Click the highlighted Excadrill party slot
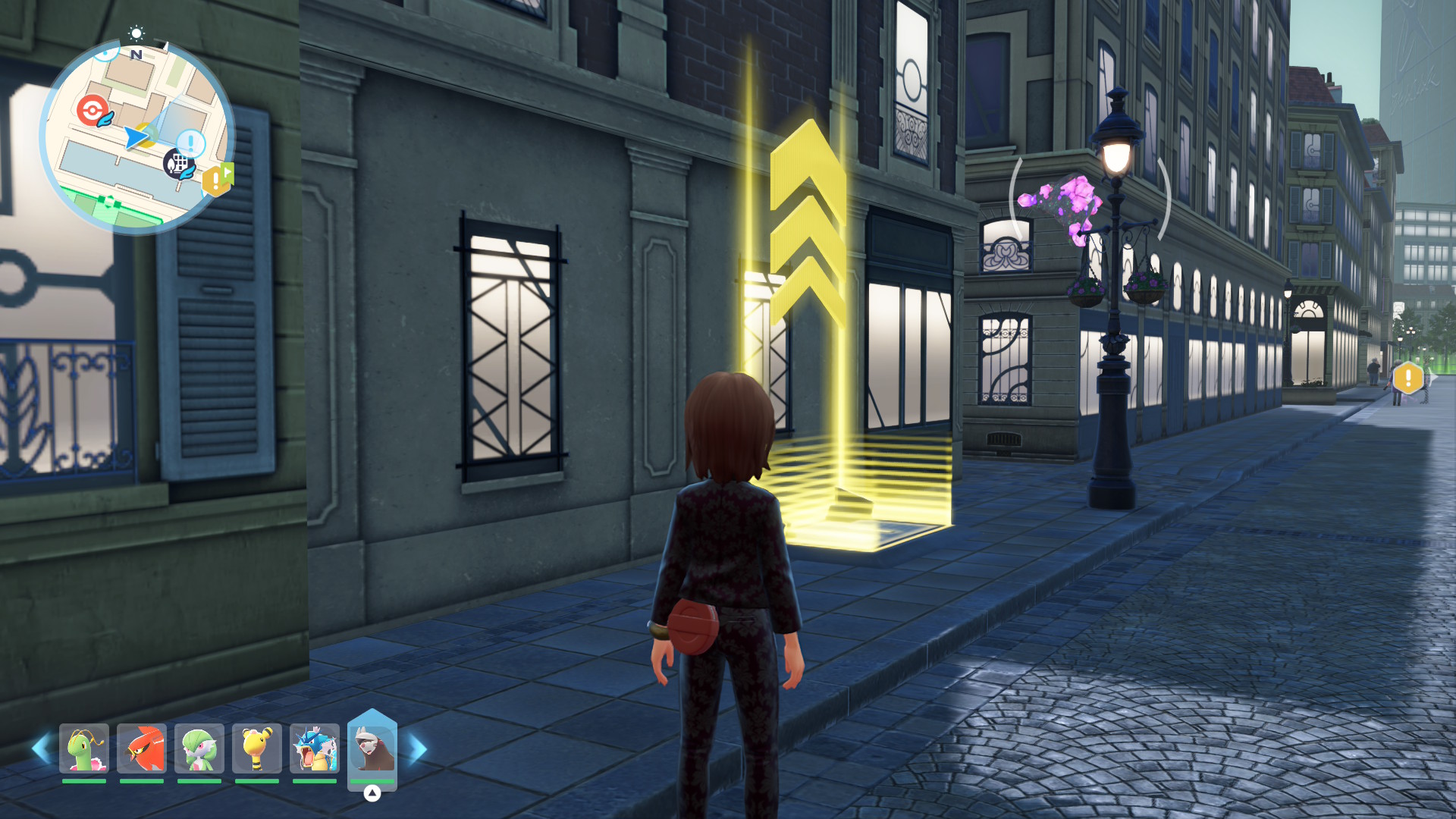The width and height of the screenshot is (1456, 819). click(372, 748)
